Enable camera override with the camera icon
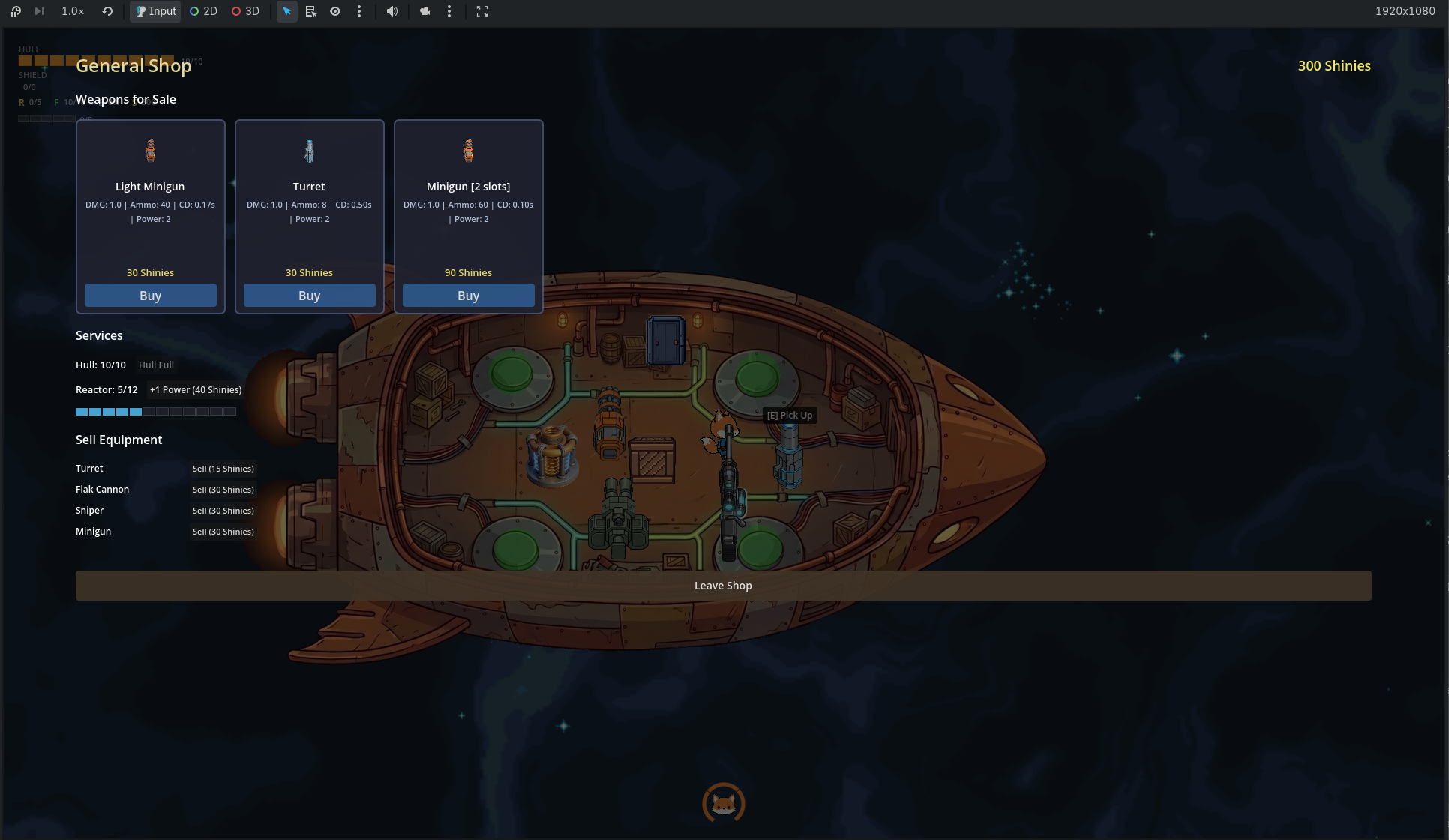The width and height of the screenshot is (1449, 840). point(425,11)
